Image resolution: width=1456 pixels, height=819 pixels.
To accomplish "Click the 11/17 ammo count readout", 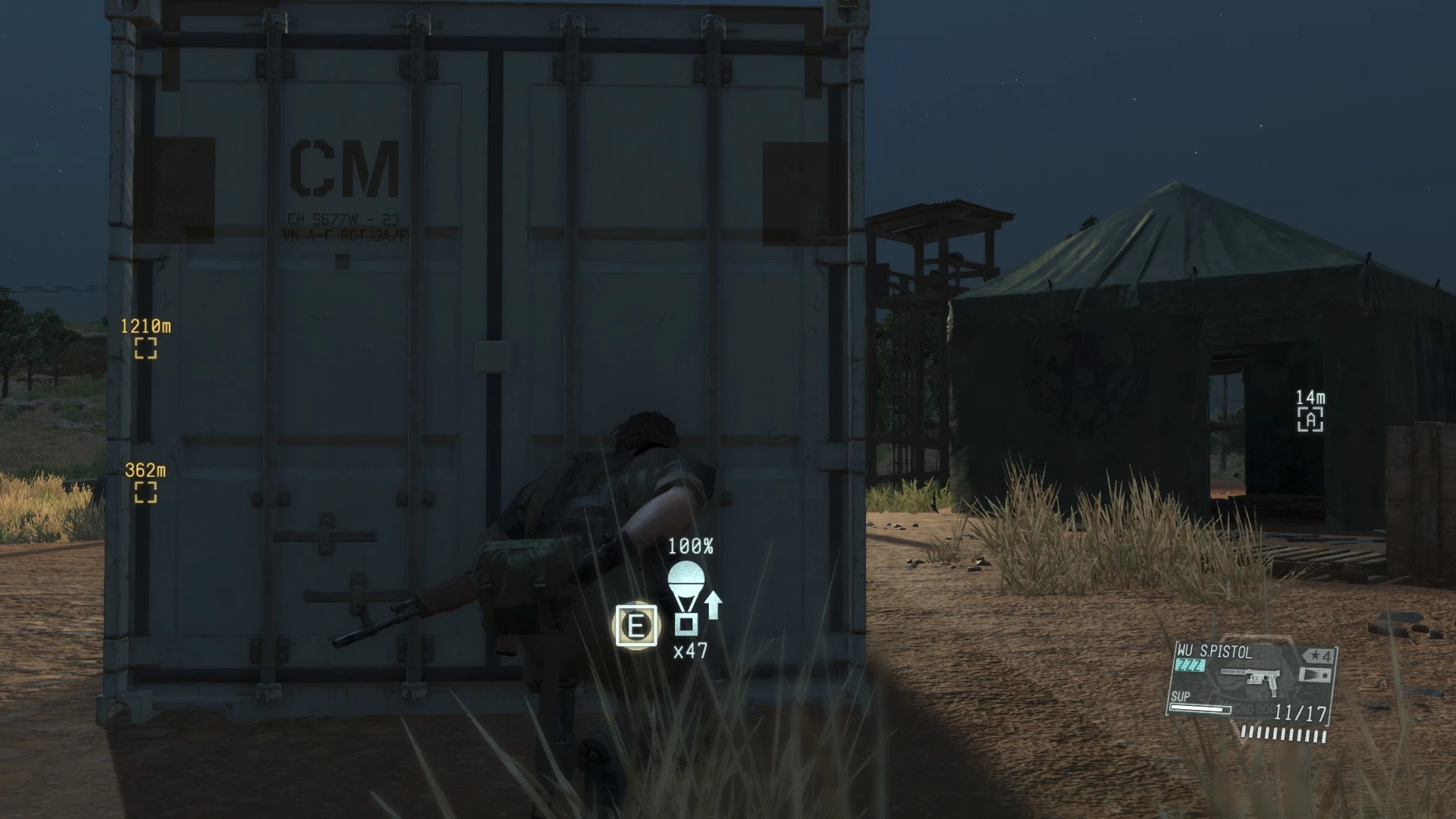I will click(x=1301, y=713).
